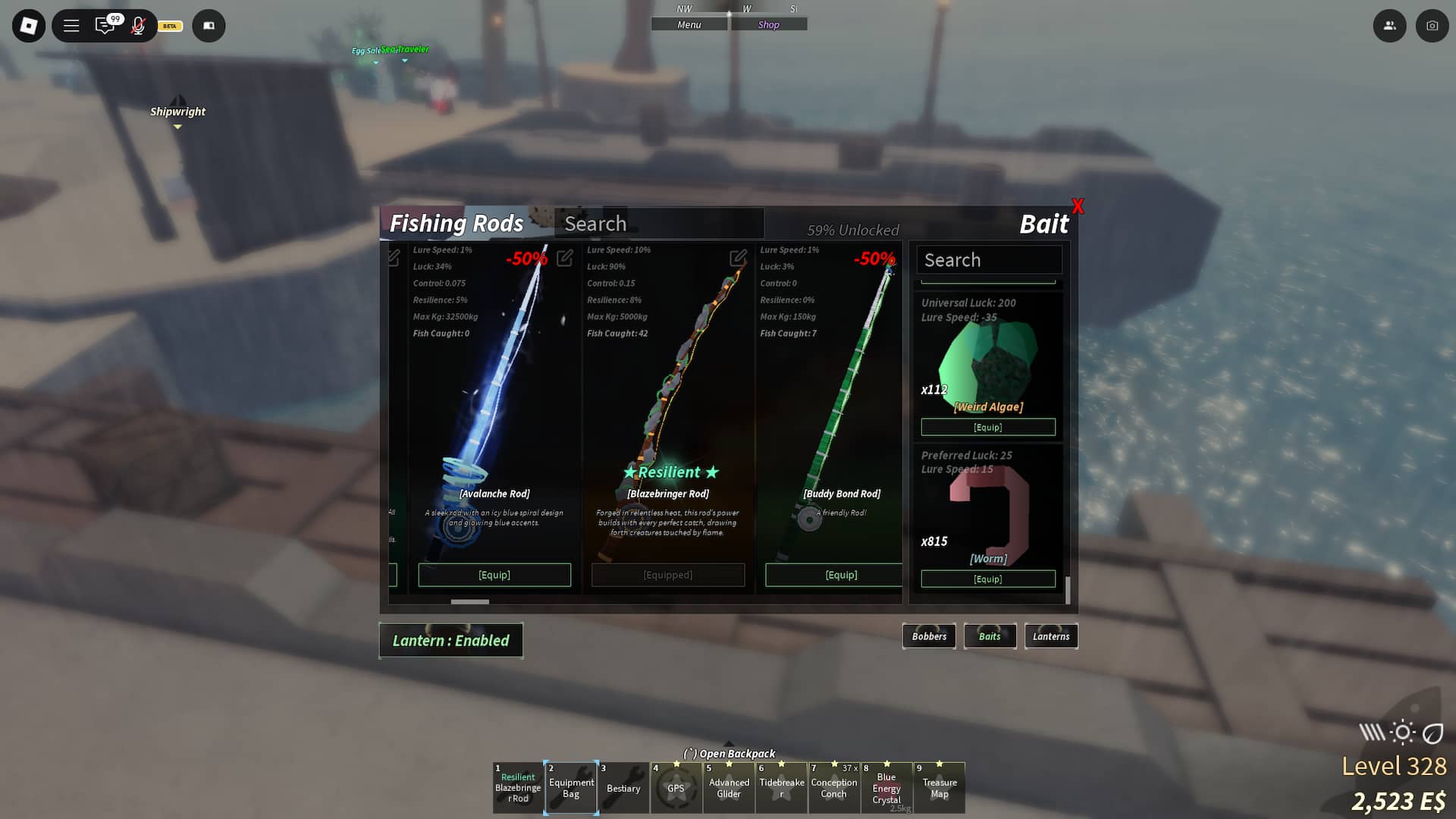Switch to the Bobbers tab
Image resolution: width=1456 pixels, height=819 pixels.
929,636
